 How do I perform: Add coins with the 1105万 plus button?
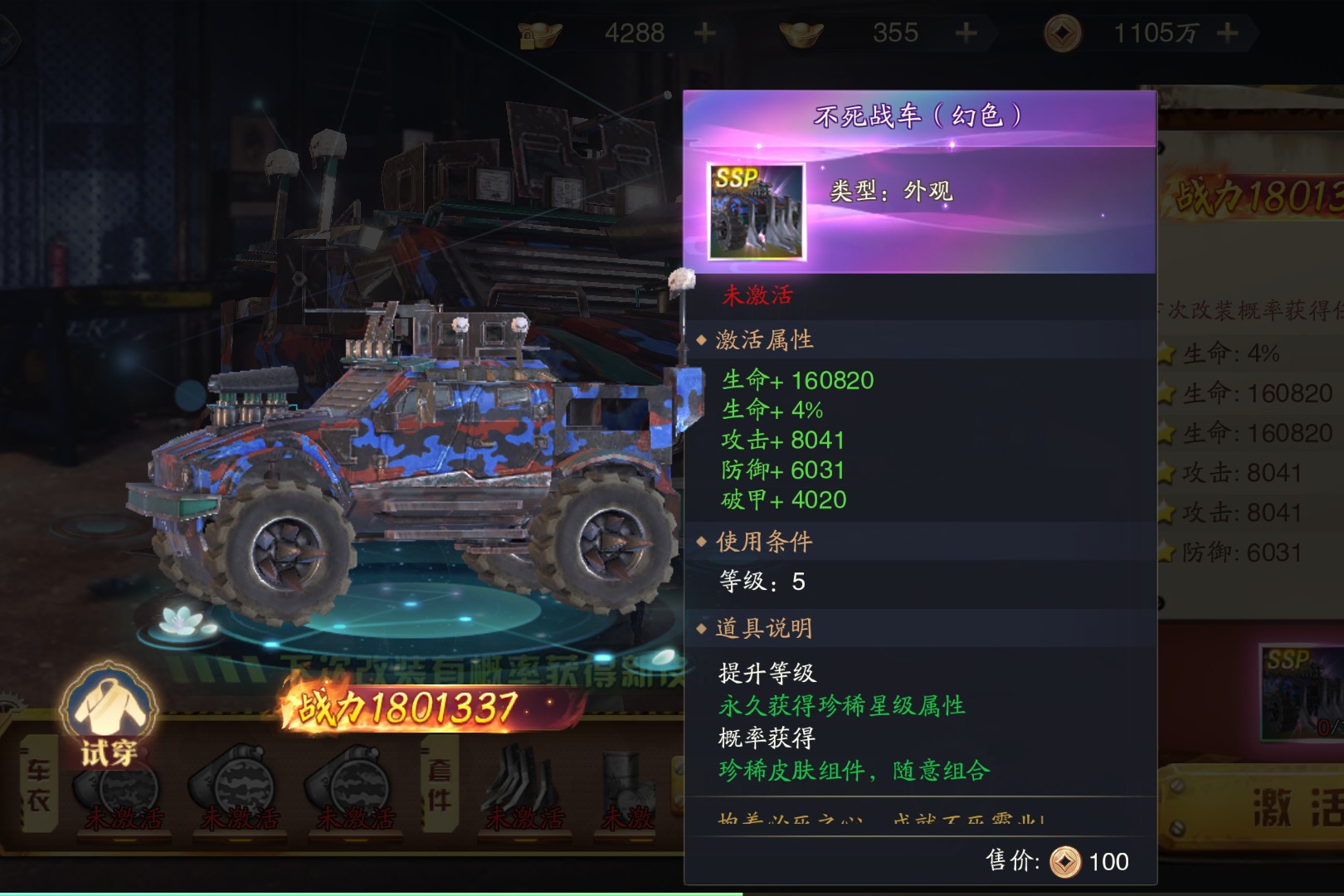tap(1227, 33)
